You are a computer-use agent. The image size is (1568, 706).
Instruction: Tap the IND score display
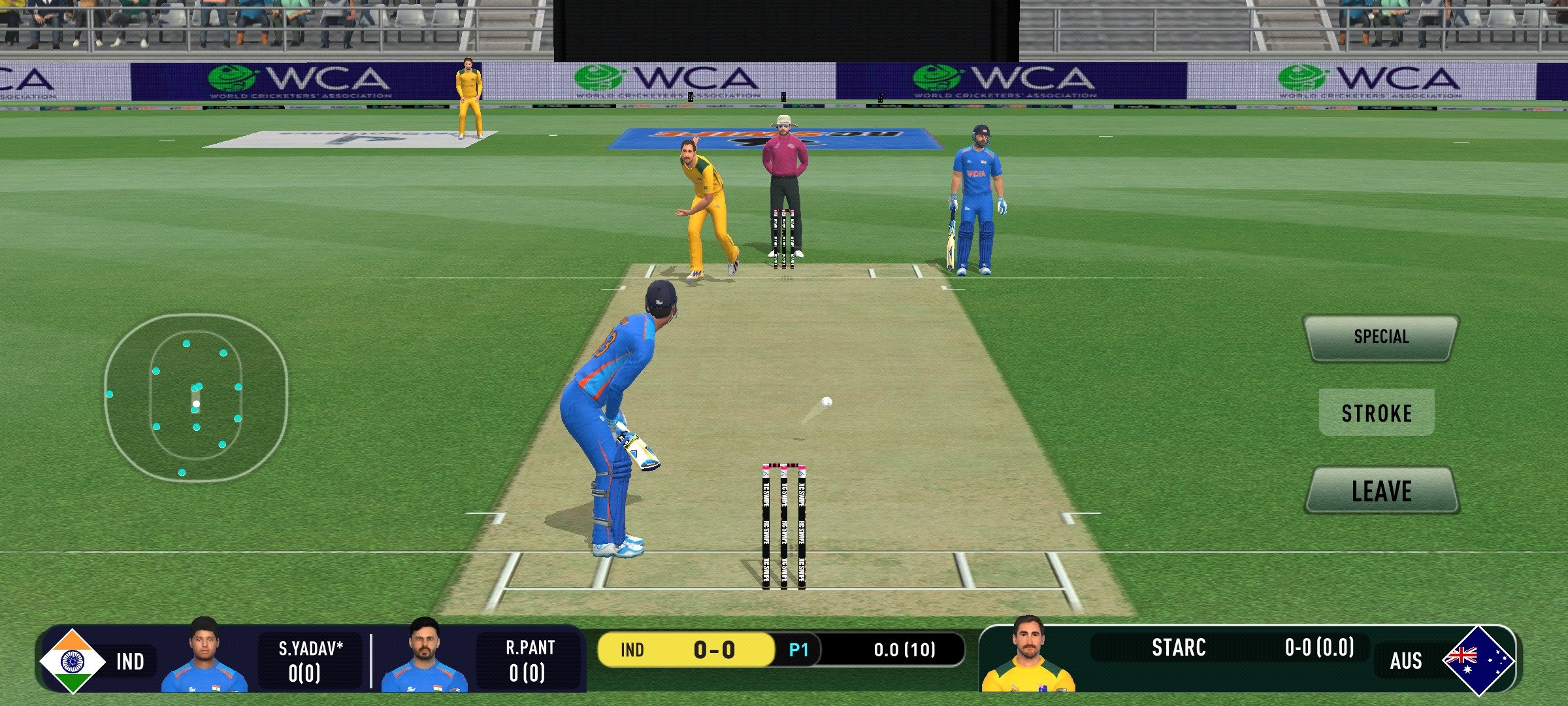tap(685, 650)
